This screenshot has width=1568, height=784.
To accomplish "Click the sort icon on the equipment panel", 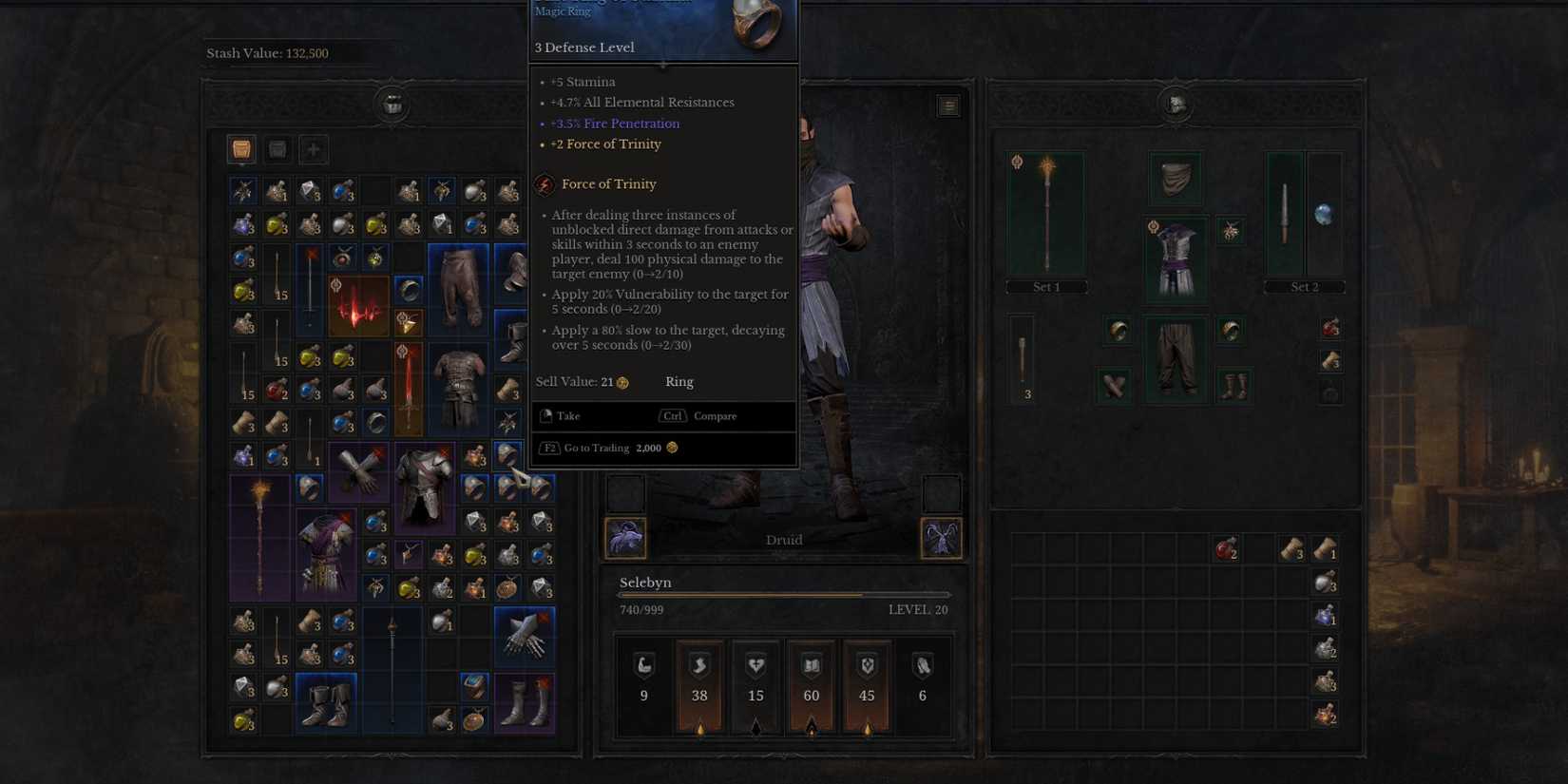I will point(947,105).
